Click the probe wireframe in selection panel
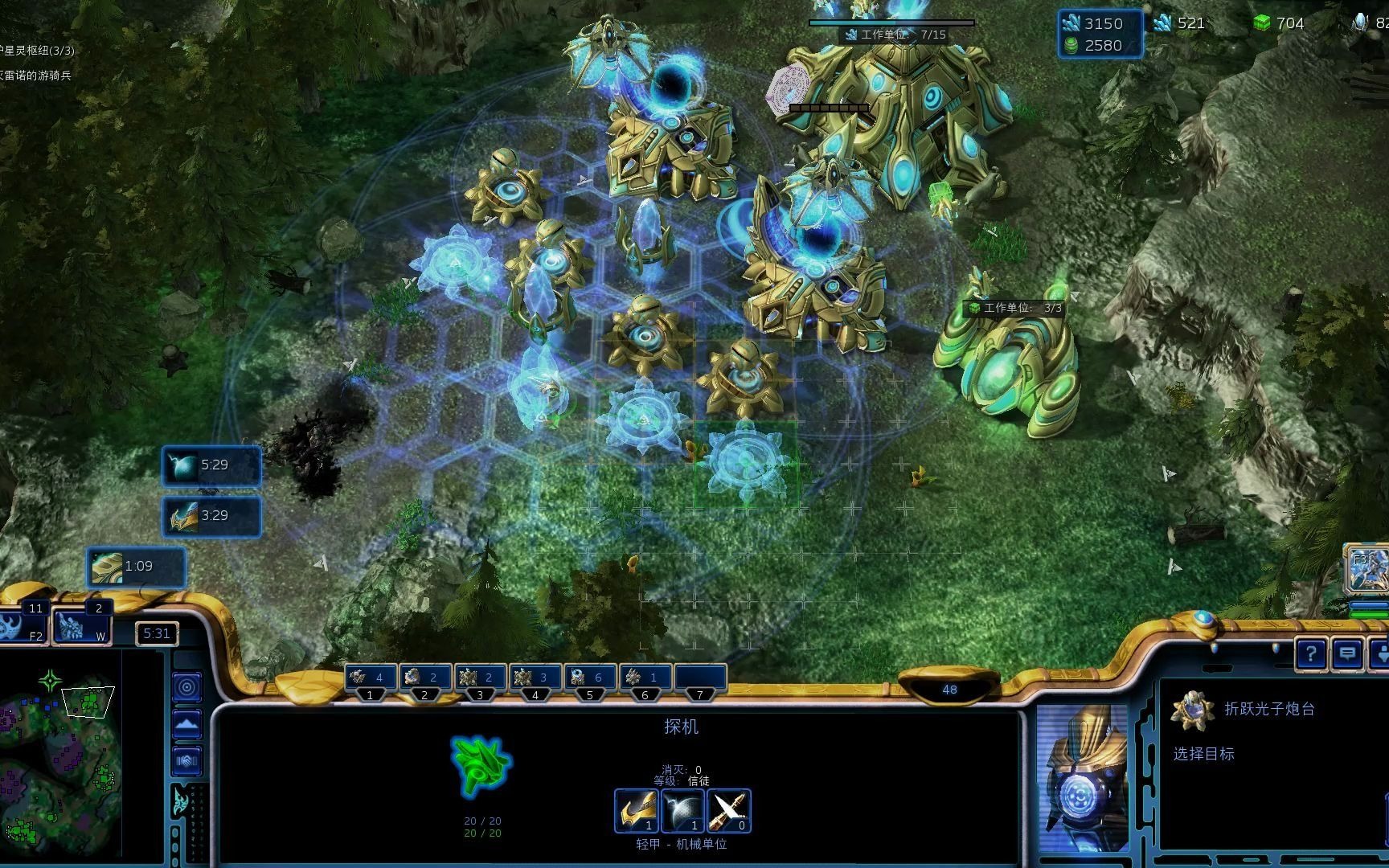The height and width of the screenshot is (868, 1389). (x=481, y=765)
